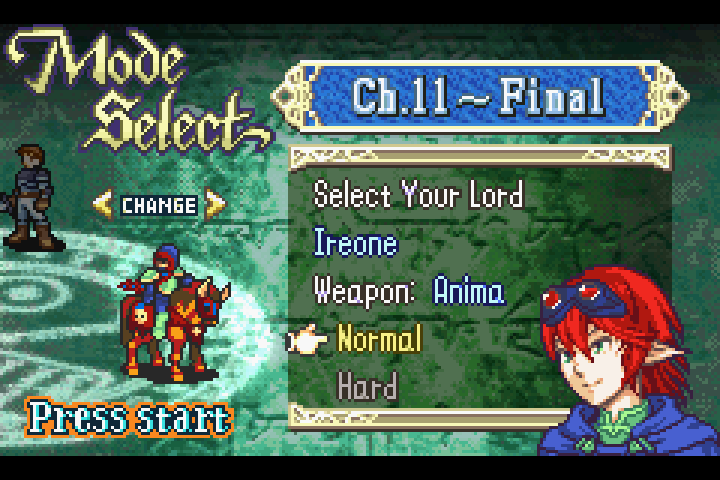Open the Ch.11 ~ Final chapter banner
Image resolution: width=720 pixels, height=480 pixels.
tap(477, 97)
